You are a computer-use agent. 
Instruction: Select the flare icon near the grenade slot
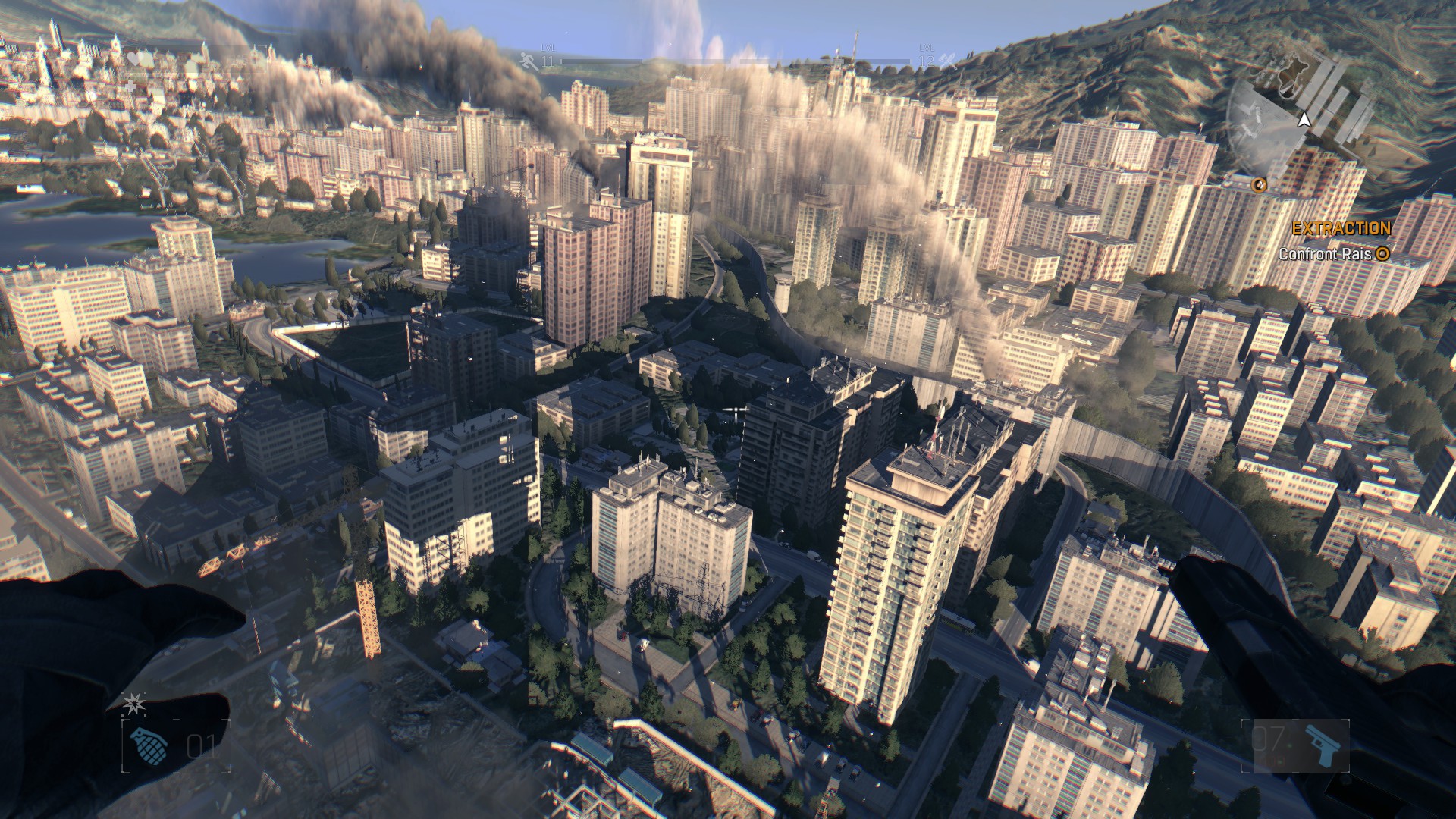tap(133, 704)
